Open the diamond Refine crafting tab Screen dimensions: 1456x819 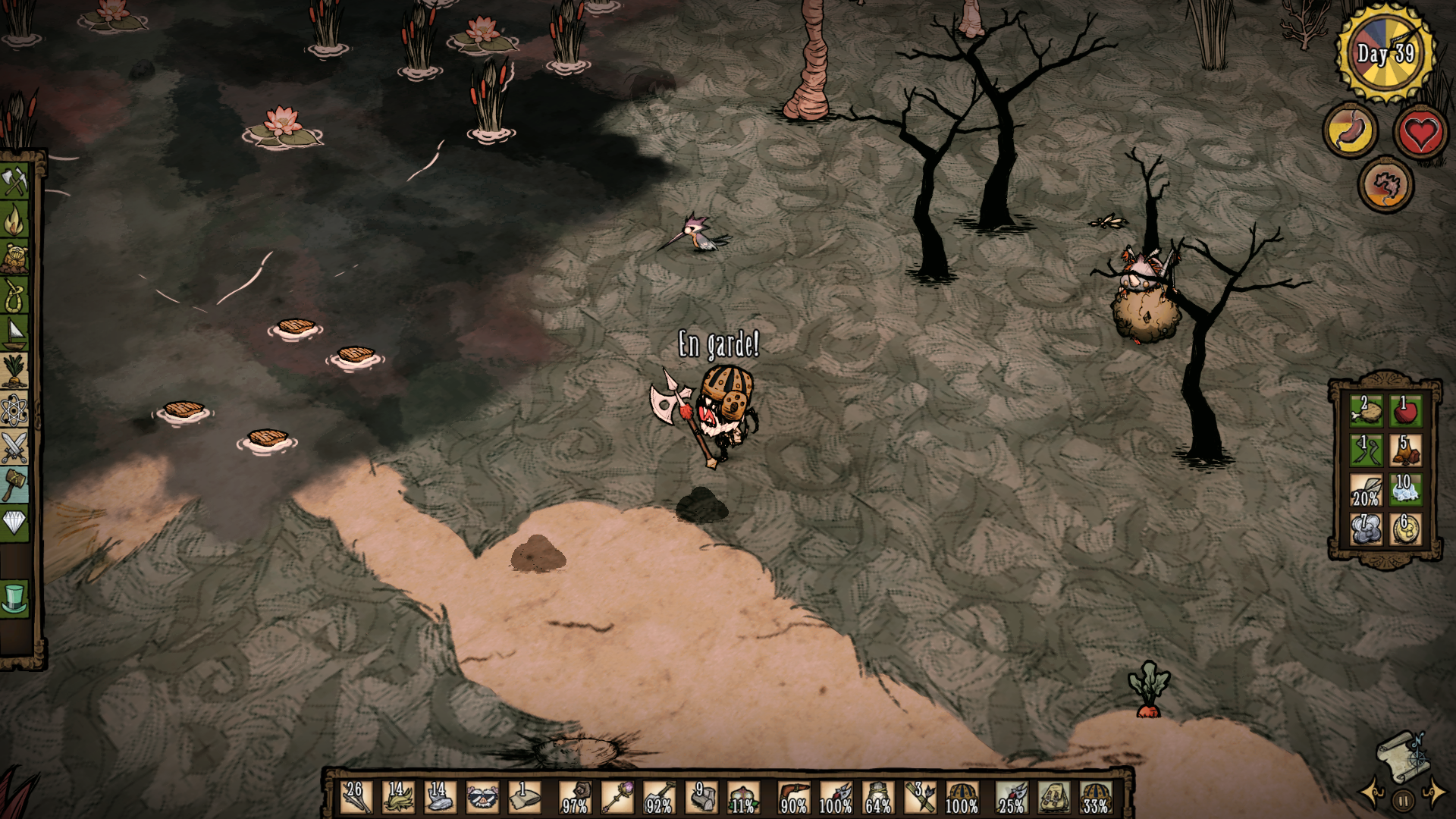point(14,522)
